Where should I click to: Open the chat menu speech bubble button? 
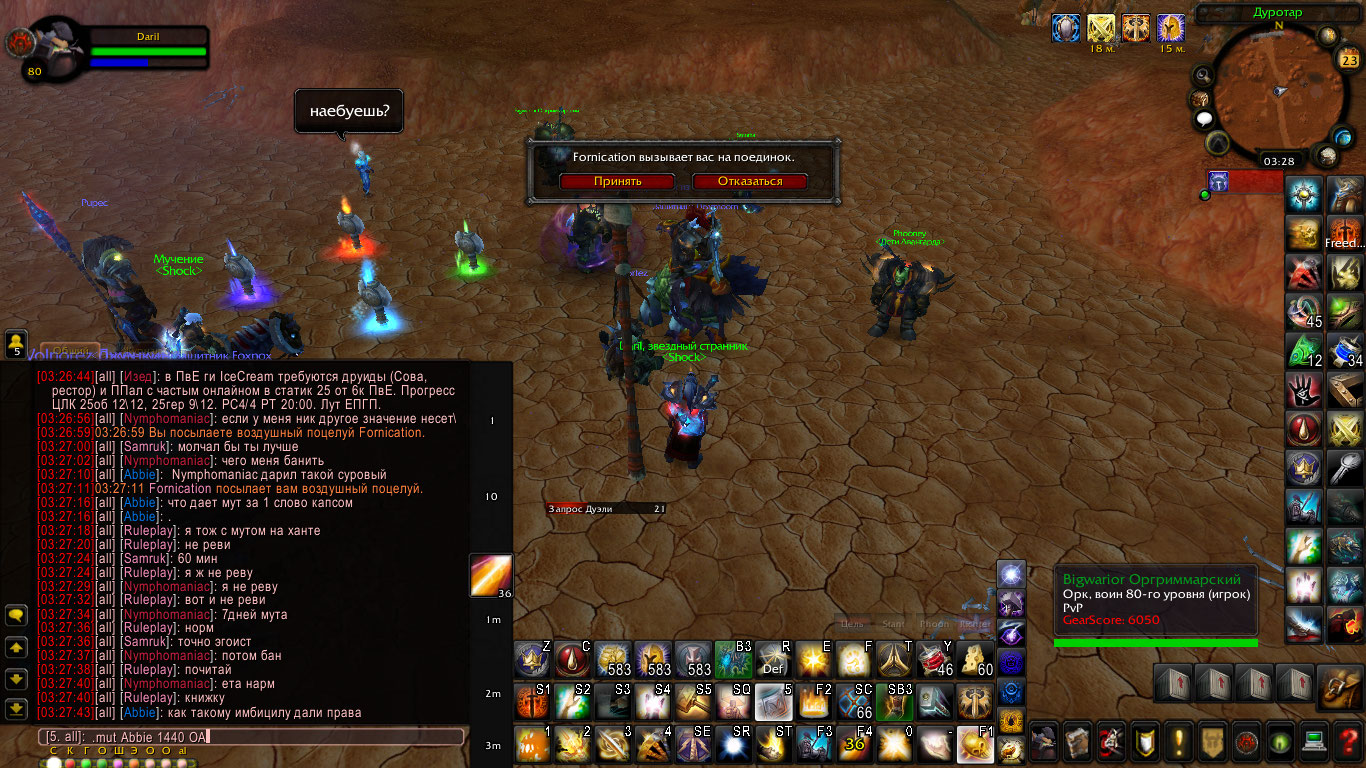[16, 616]
